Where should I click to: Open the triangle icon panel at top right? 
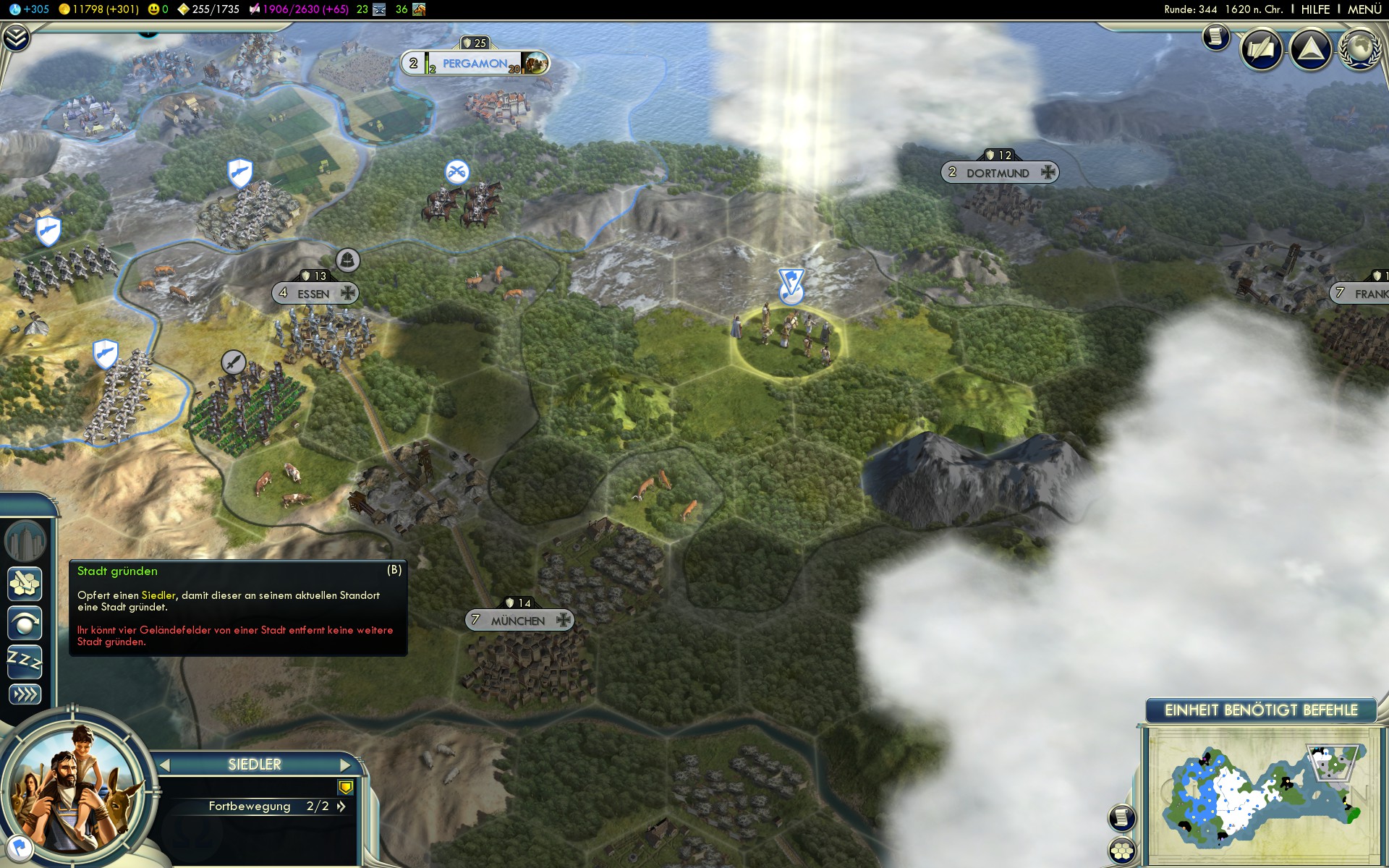click(1310, 49)
